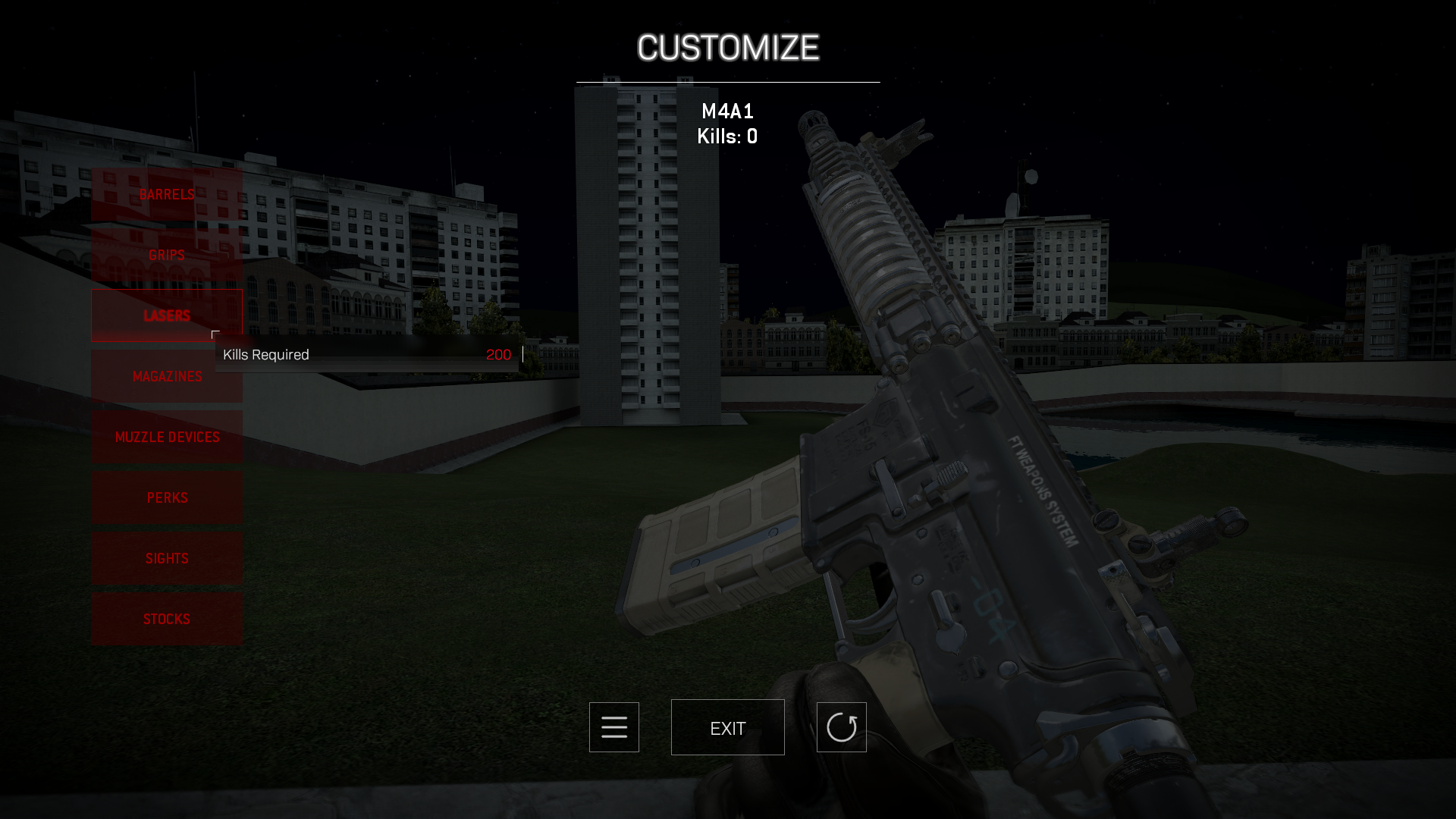1456x819 pixels.
Task: Open the hamburger menu at the bottom
Action: coord(613,726)
